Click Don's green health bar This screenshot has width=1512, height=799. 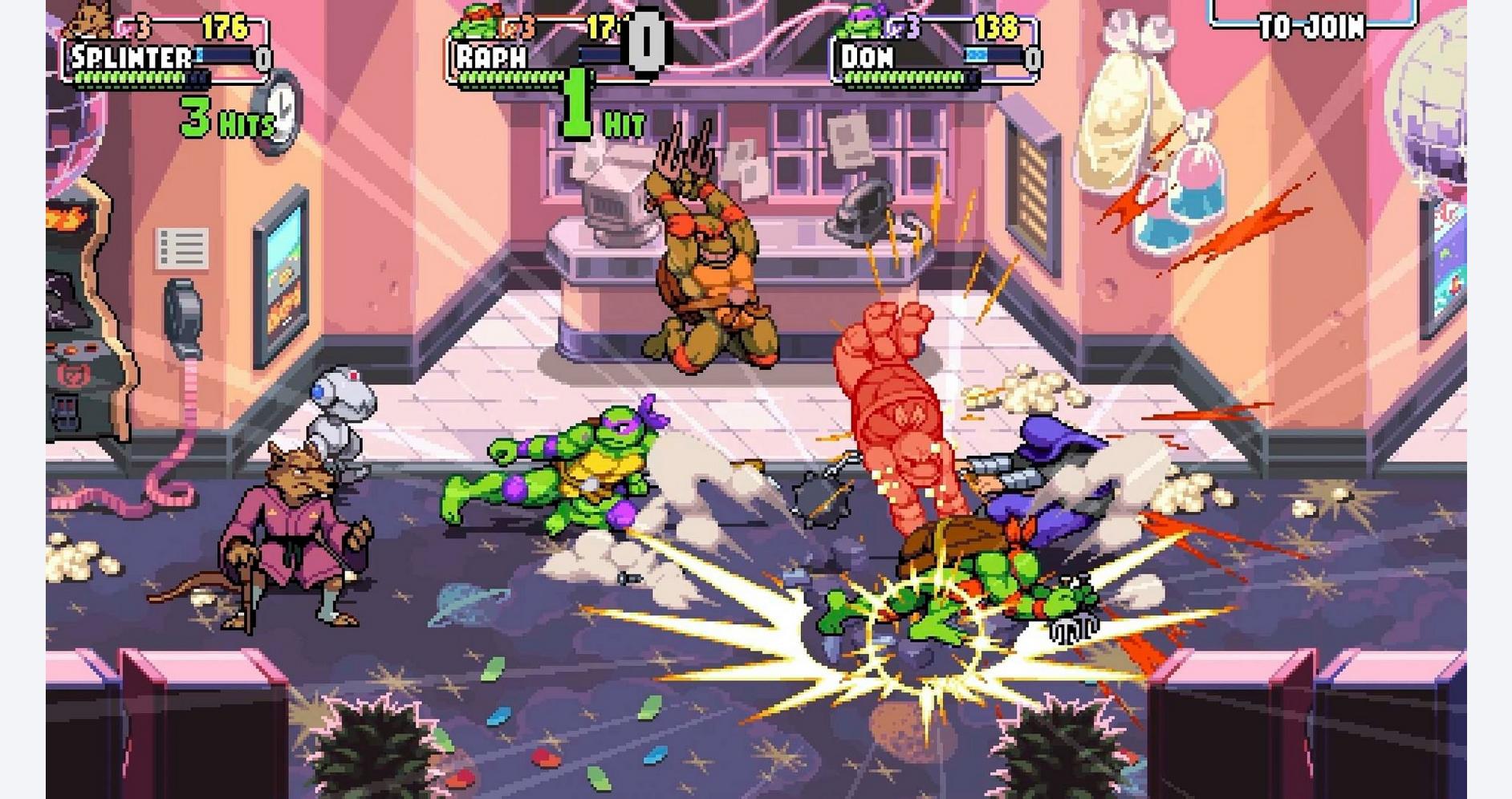903,79
